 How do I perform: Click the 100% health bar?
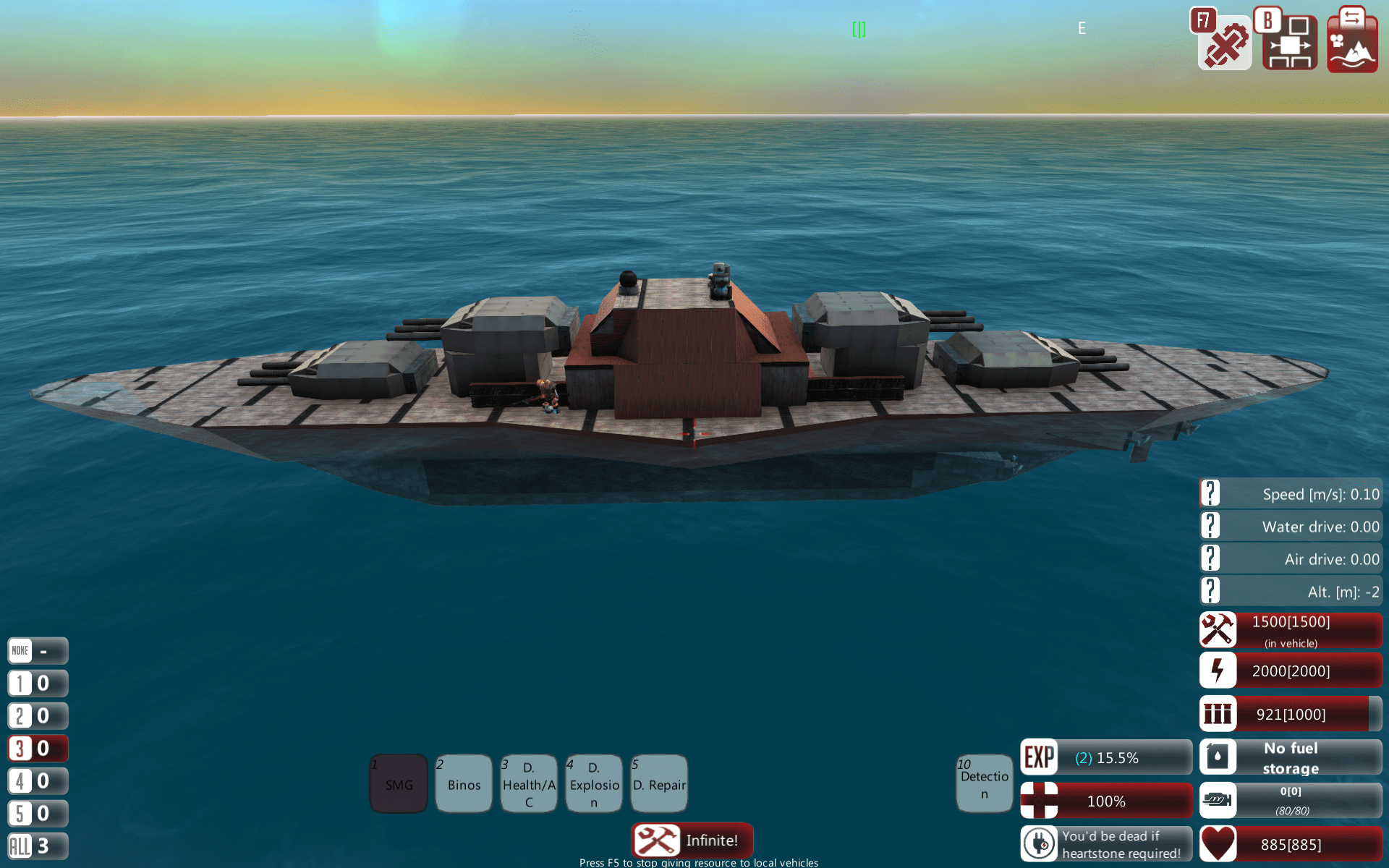coord(1105,801)
